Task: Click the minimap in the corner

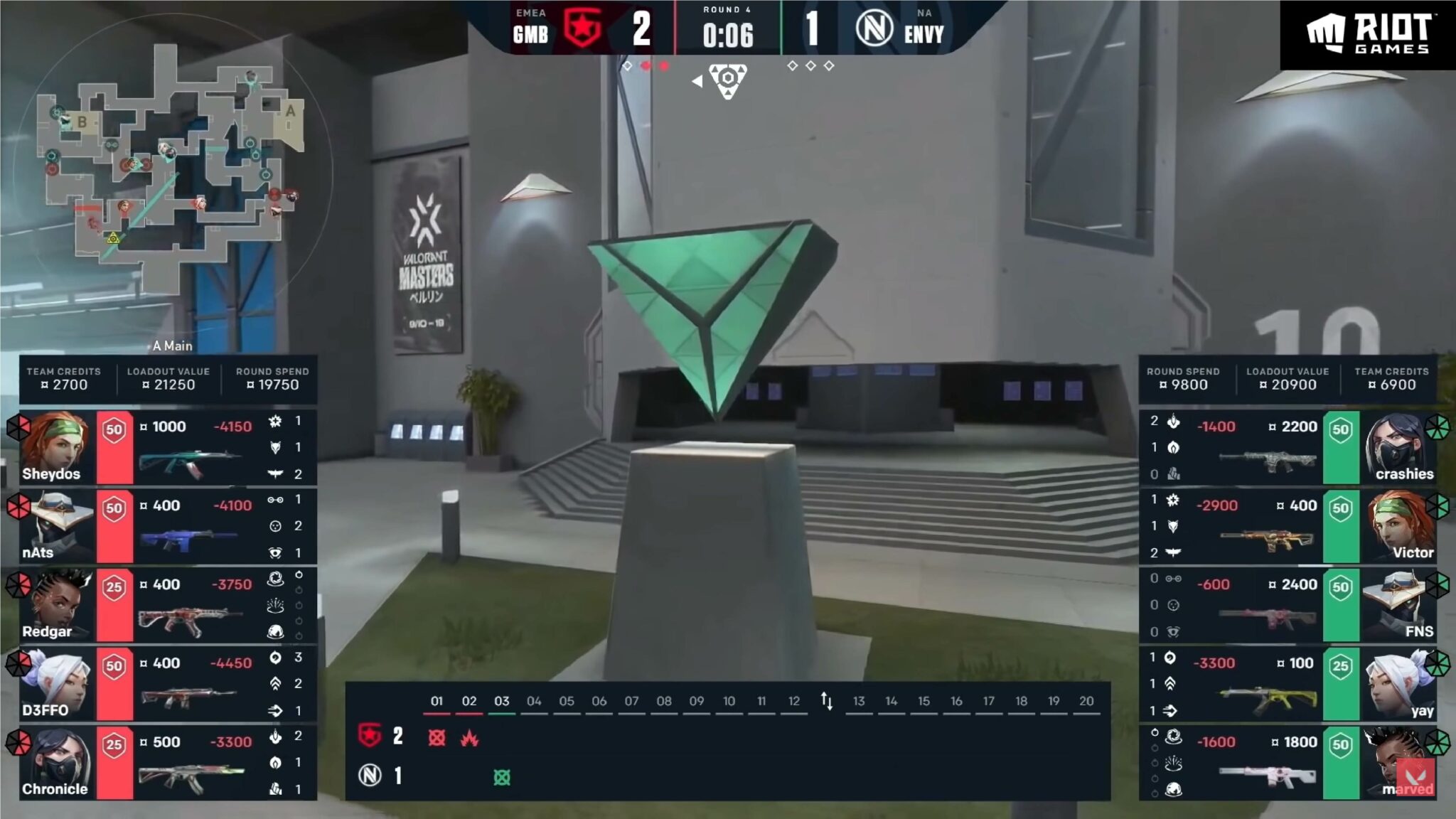Action: [171, 171]
